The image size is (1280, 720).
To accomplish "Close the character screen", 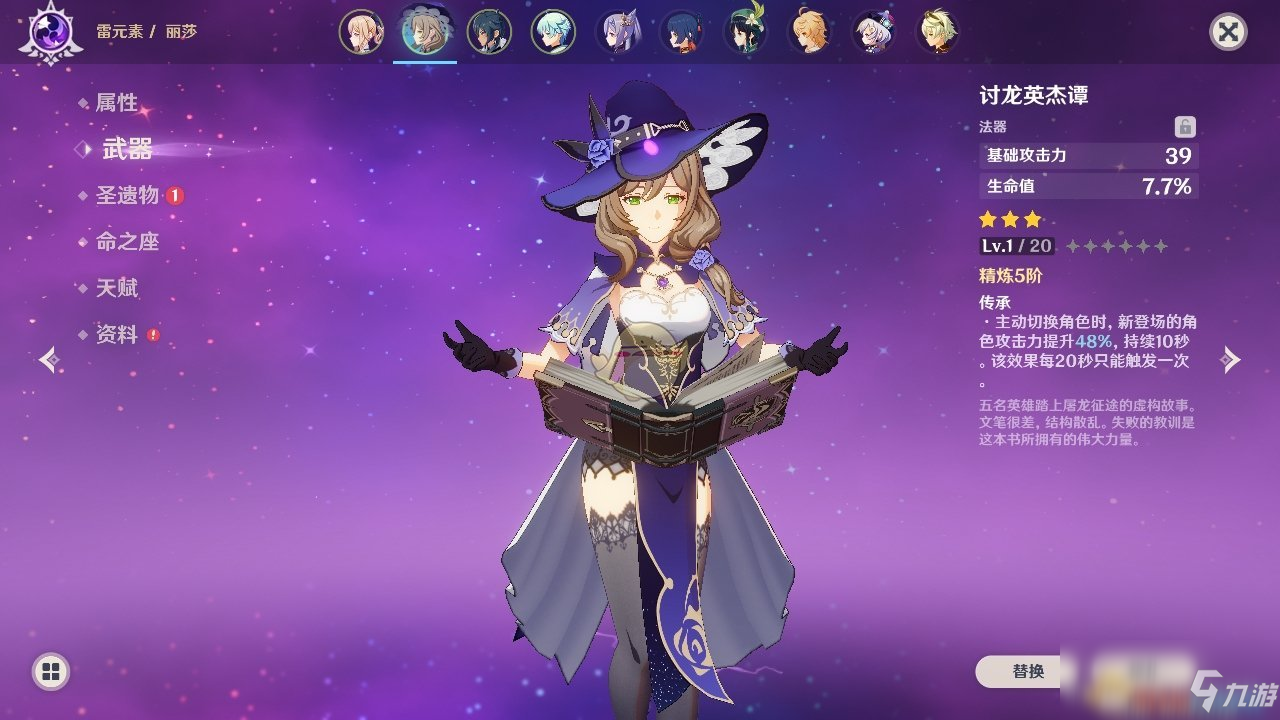I will (1227, 32).
